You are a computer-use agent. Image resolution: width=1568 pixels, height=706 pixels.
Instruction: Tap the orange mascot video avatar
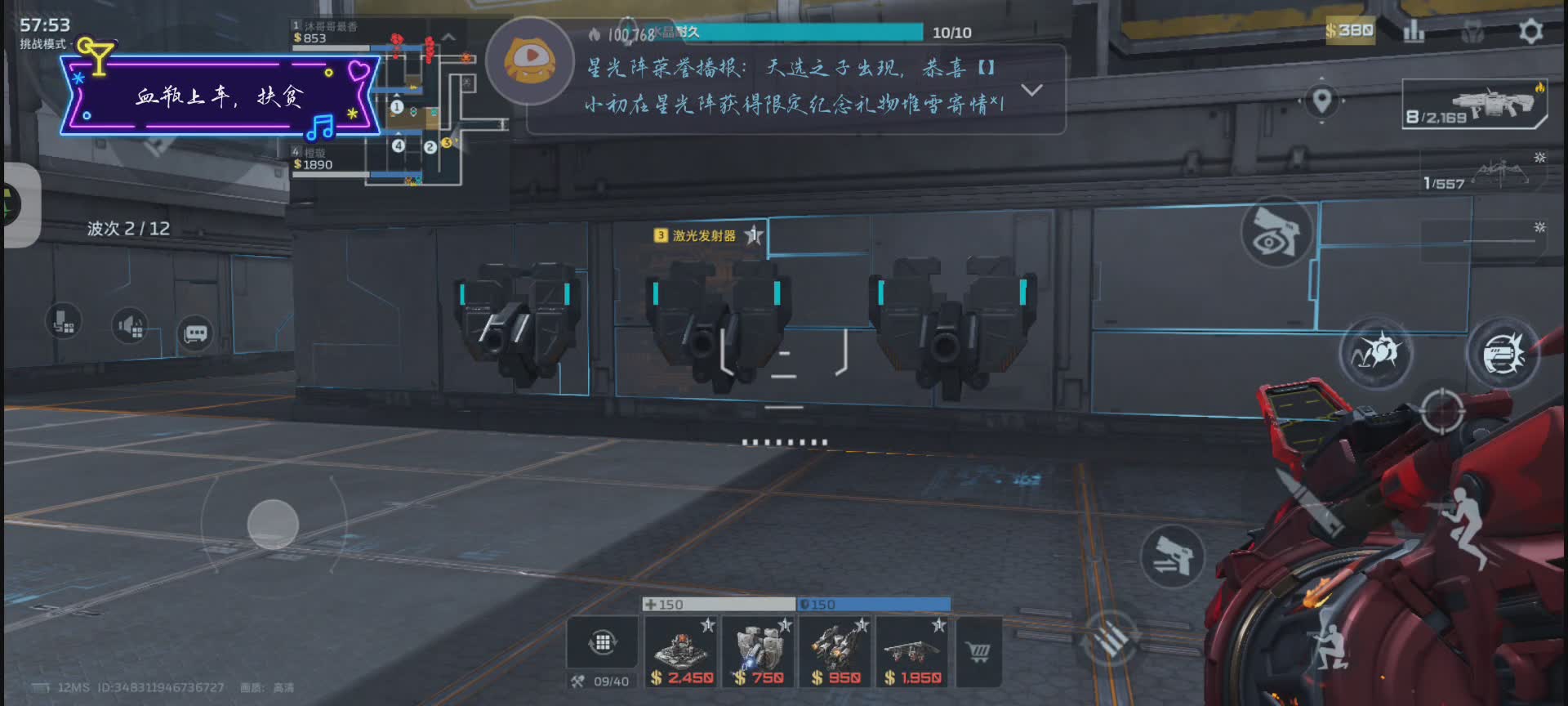tap(530, 60)
